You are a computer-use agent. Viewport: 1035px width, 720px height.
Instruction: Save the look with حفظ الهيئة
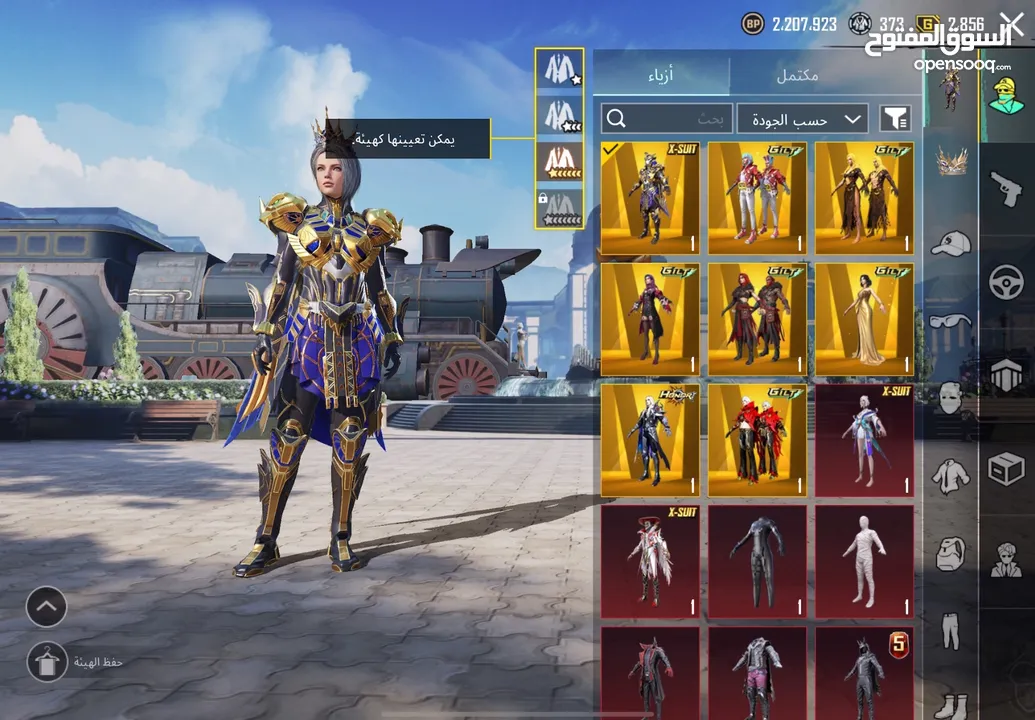47,662
